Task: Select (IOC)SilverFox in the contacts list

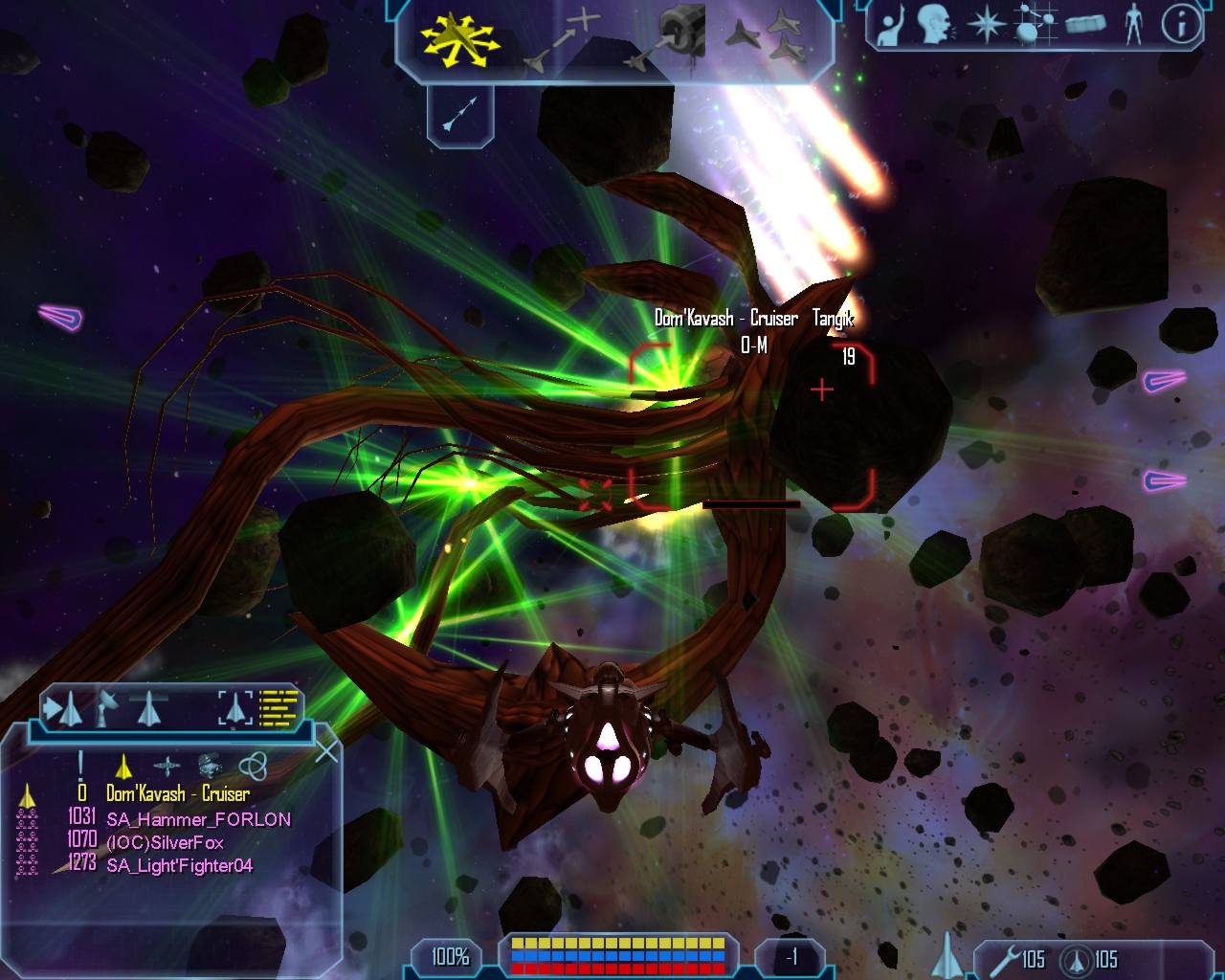Action: (x=165, y=842)
